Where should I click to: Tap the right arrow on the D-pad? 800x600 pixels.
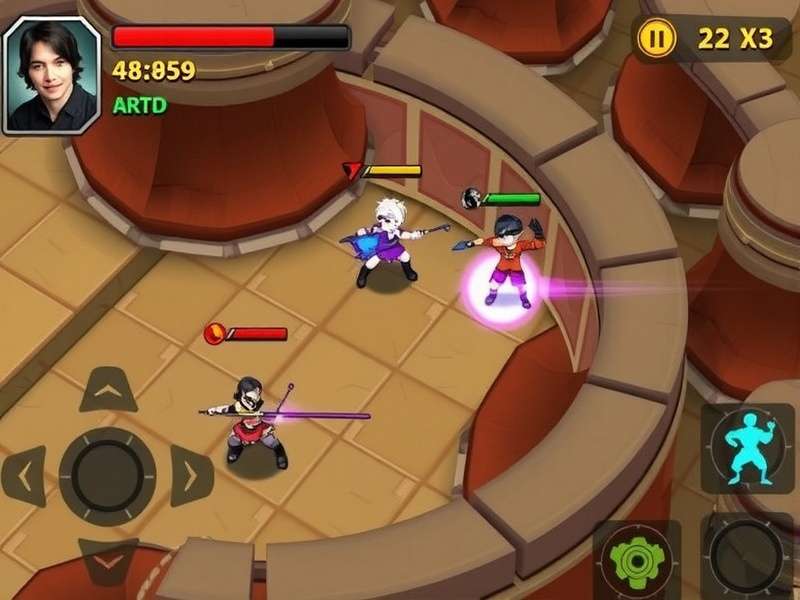click(x=190, y=476)
